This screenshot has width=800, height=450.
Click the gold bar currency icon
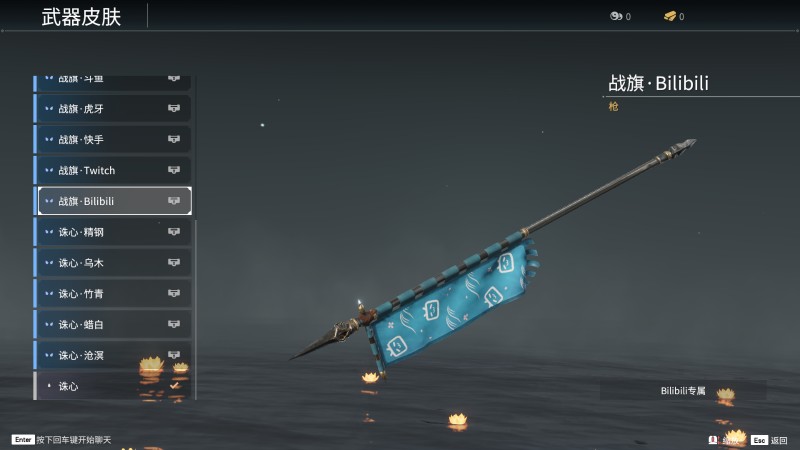coord(670,16)
